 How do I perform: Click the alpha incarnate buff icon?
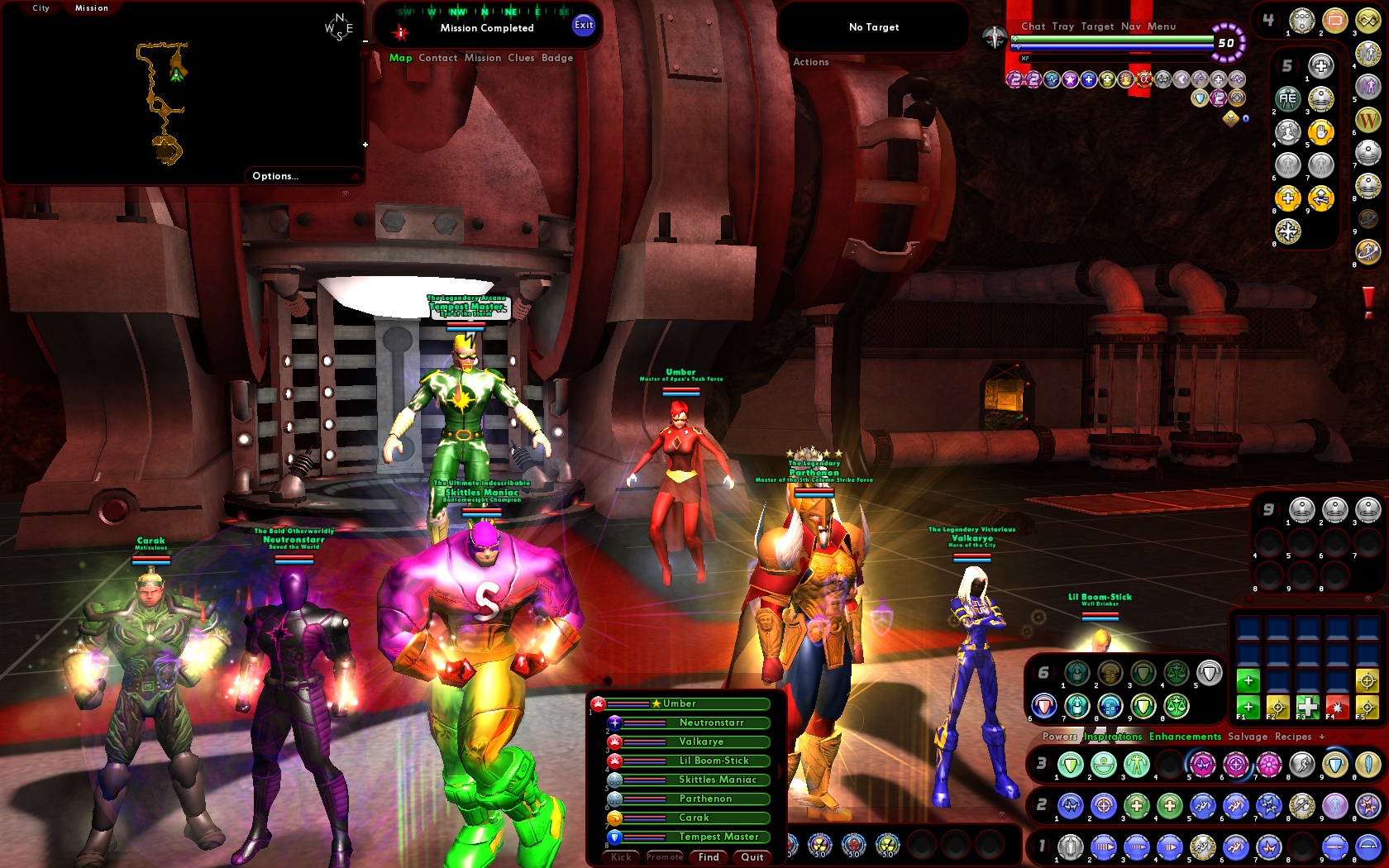tap(1146, 79)
